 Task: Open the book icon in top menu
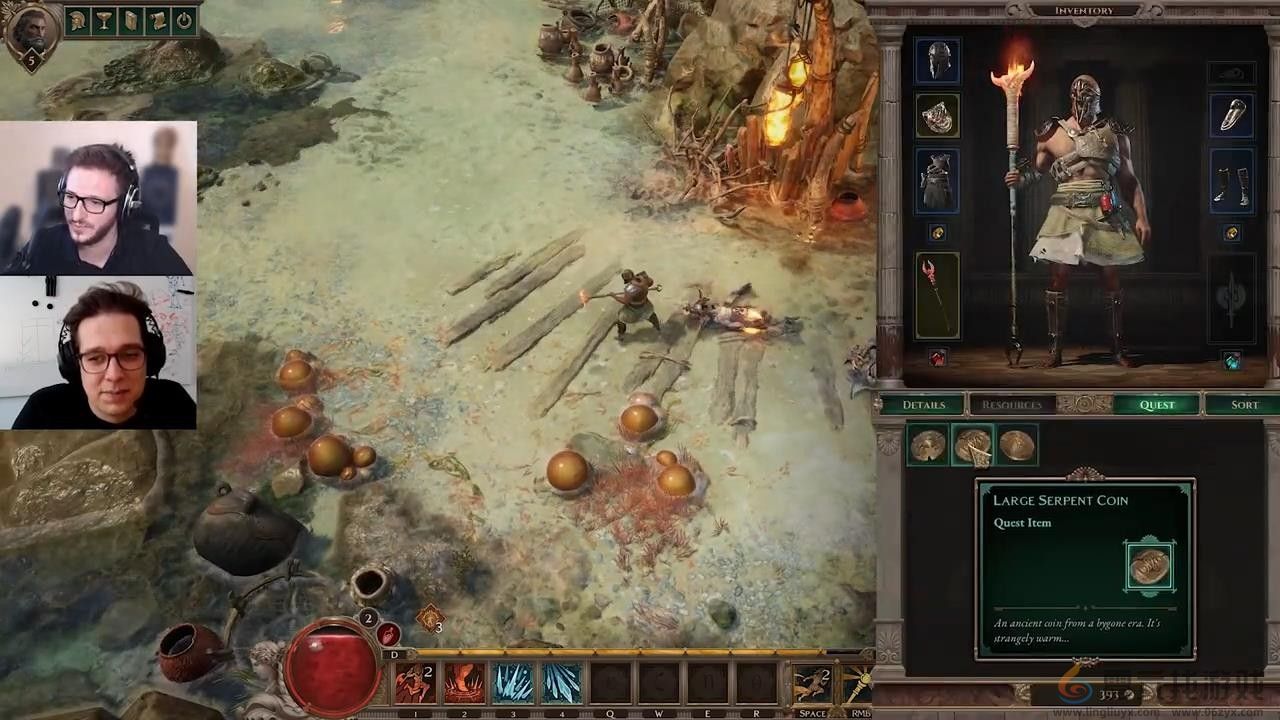[x=131, y=21]
